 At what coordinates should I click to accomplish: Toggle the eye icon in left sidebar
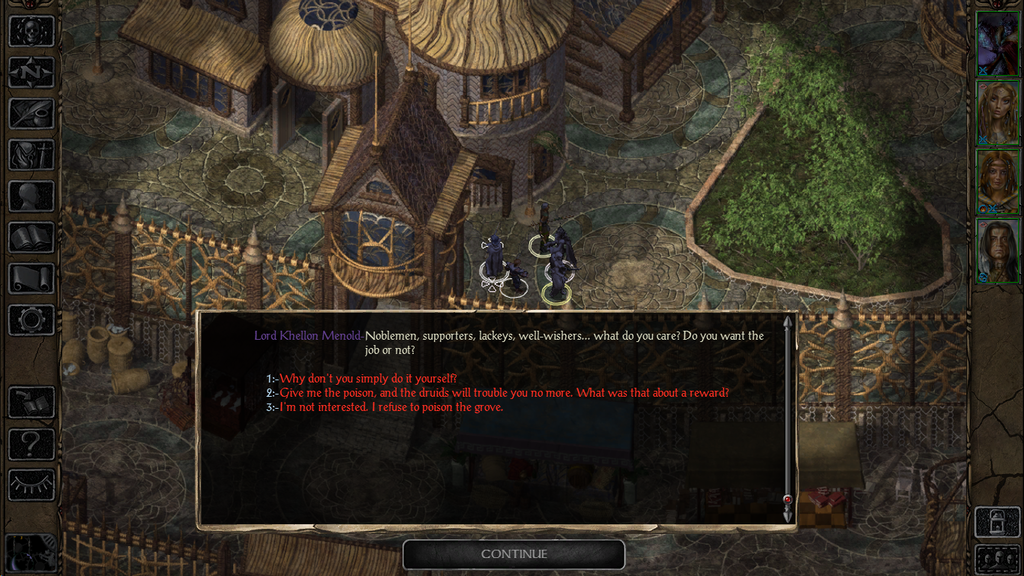tap(31, 485)
